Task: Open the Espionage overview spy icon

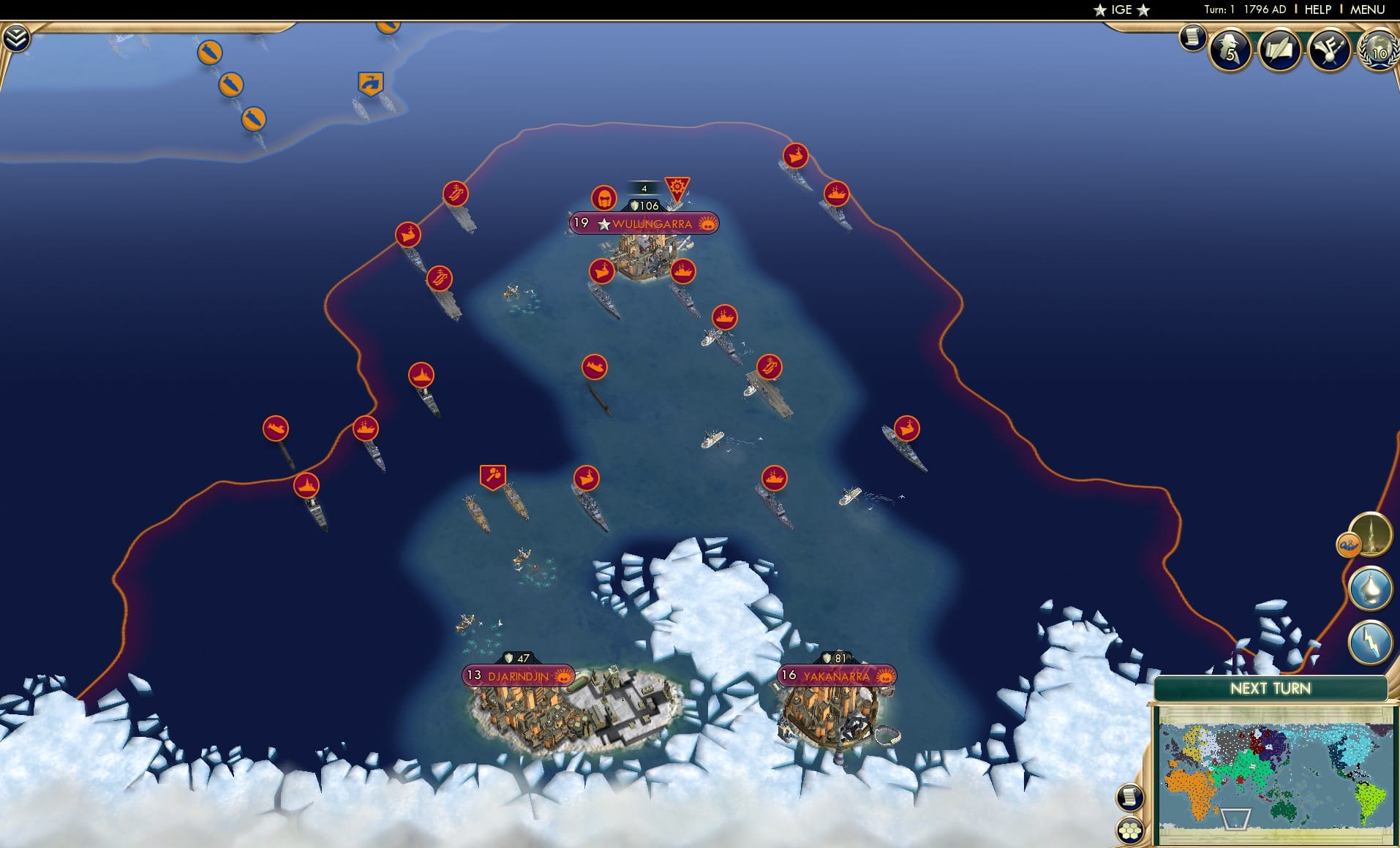Action: (1231, 50)
